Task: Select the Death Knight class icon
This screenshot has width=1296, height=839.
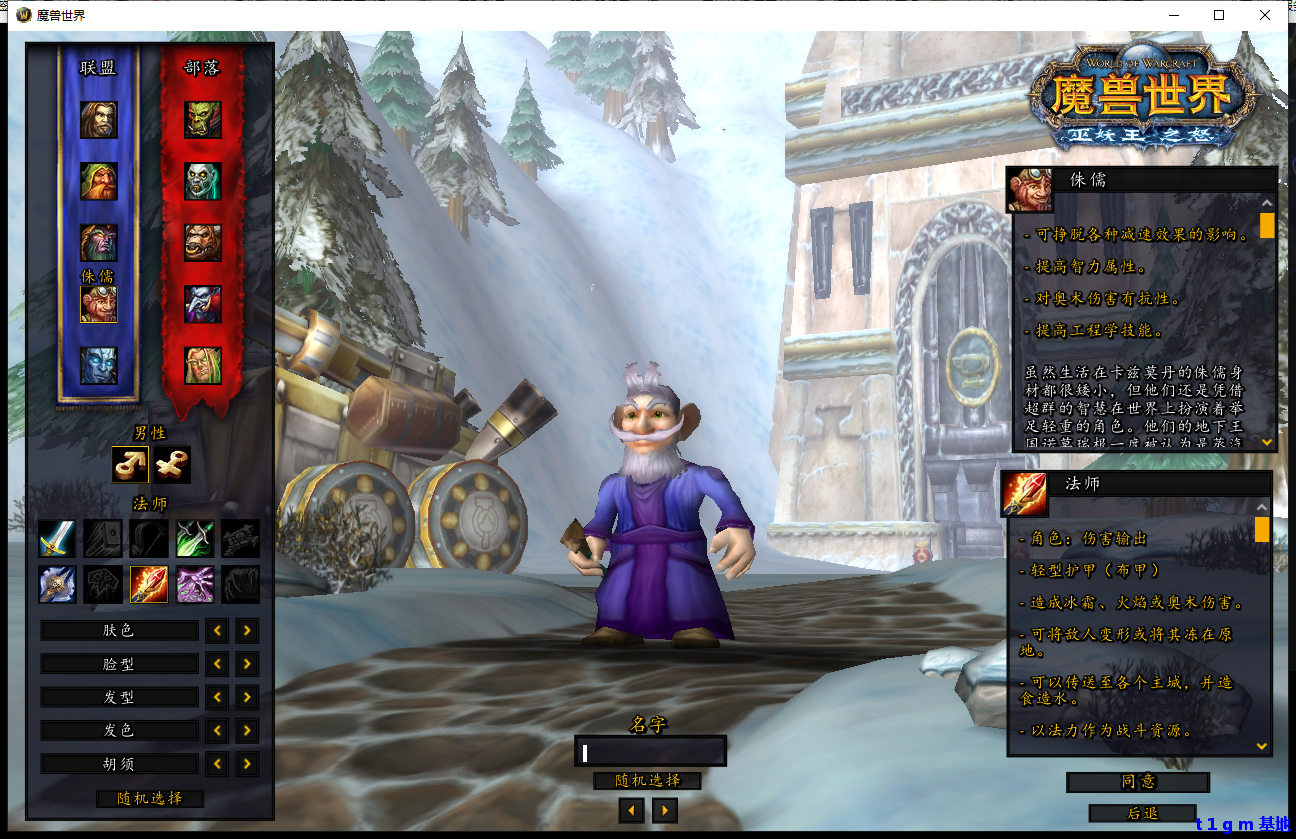Action: coord(57,584)
